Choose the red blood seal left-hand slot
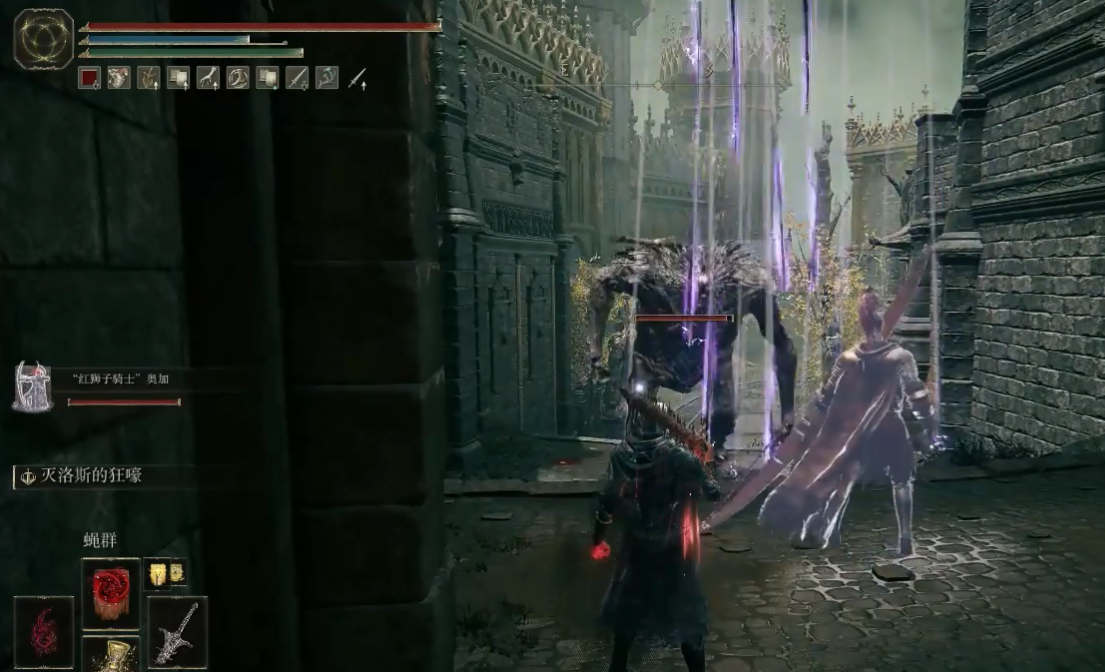The image size is (1105, 672). click(44, 632)
